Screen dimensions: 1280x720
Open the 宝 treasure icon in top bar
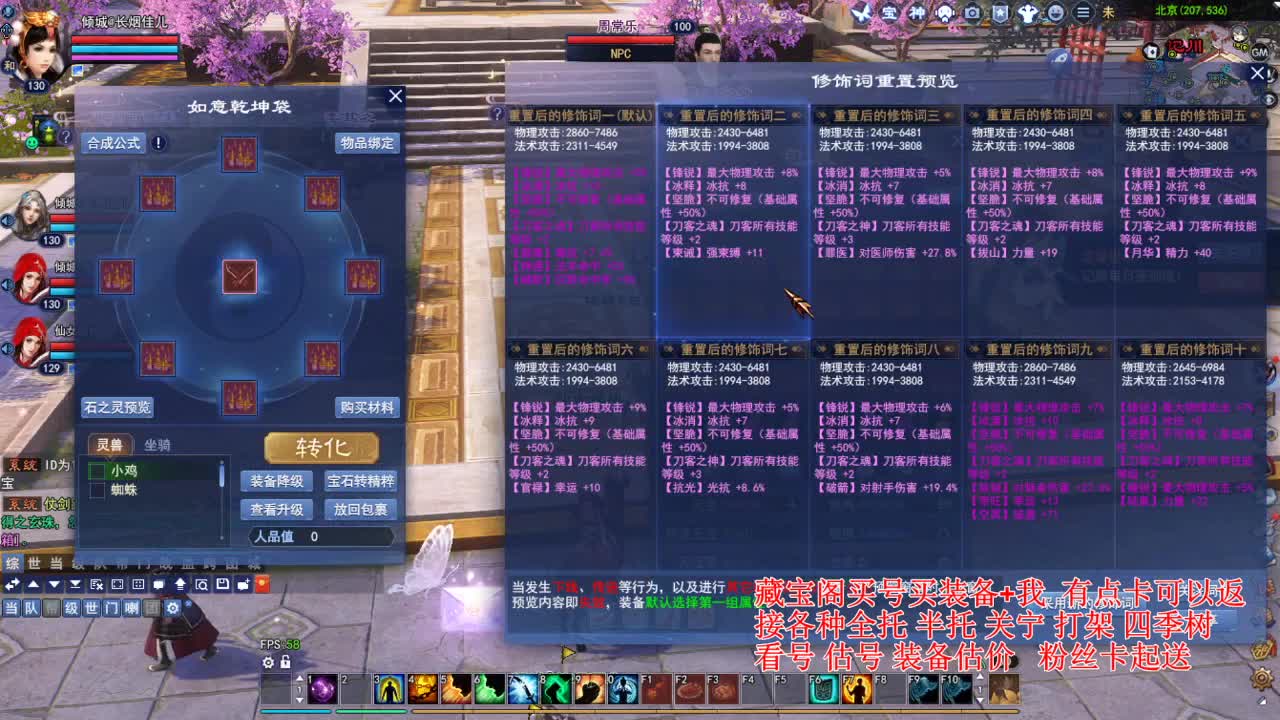[x=888, y=12]
